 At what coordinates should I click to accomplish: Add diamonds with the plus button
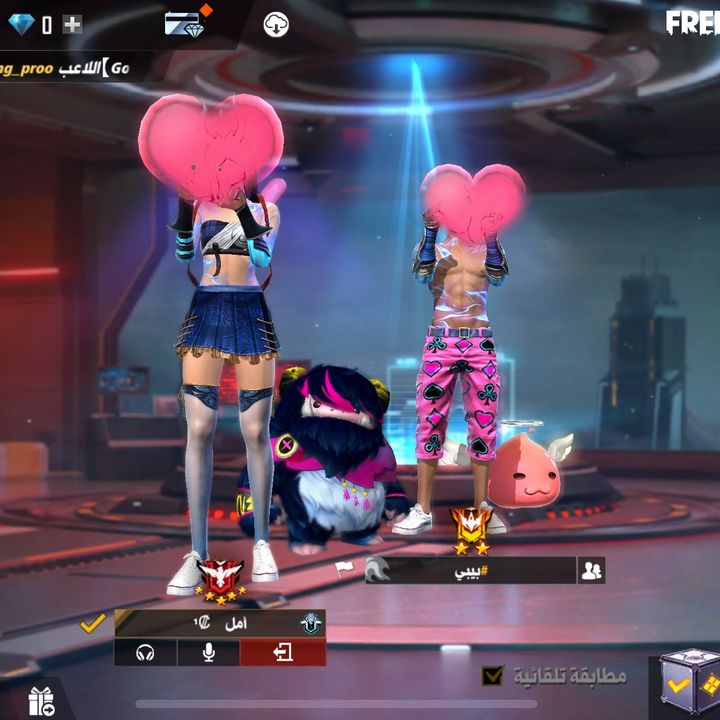click(72, 25)
